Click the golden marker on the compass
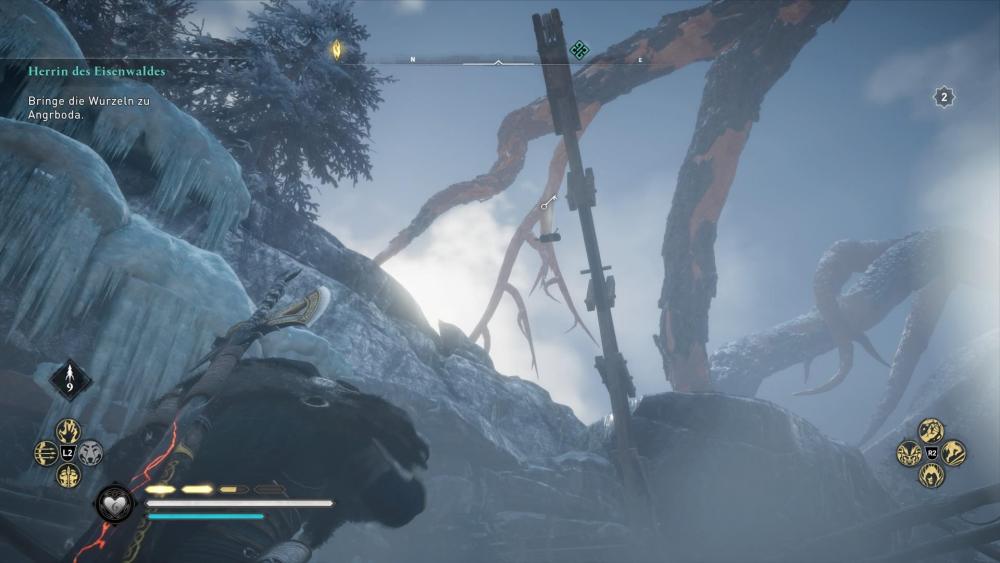The width and height of the screenshot is (1000, 563). click(337, 47)
